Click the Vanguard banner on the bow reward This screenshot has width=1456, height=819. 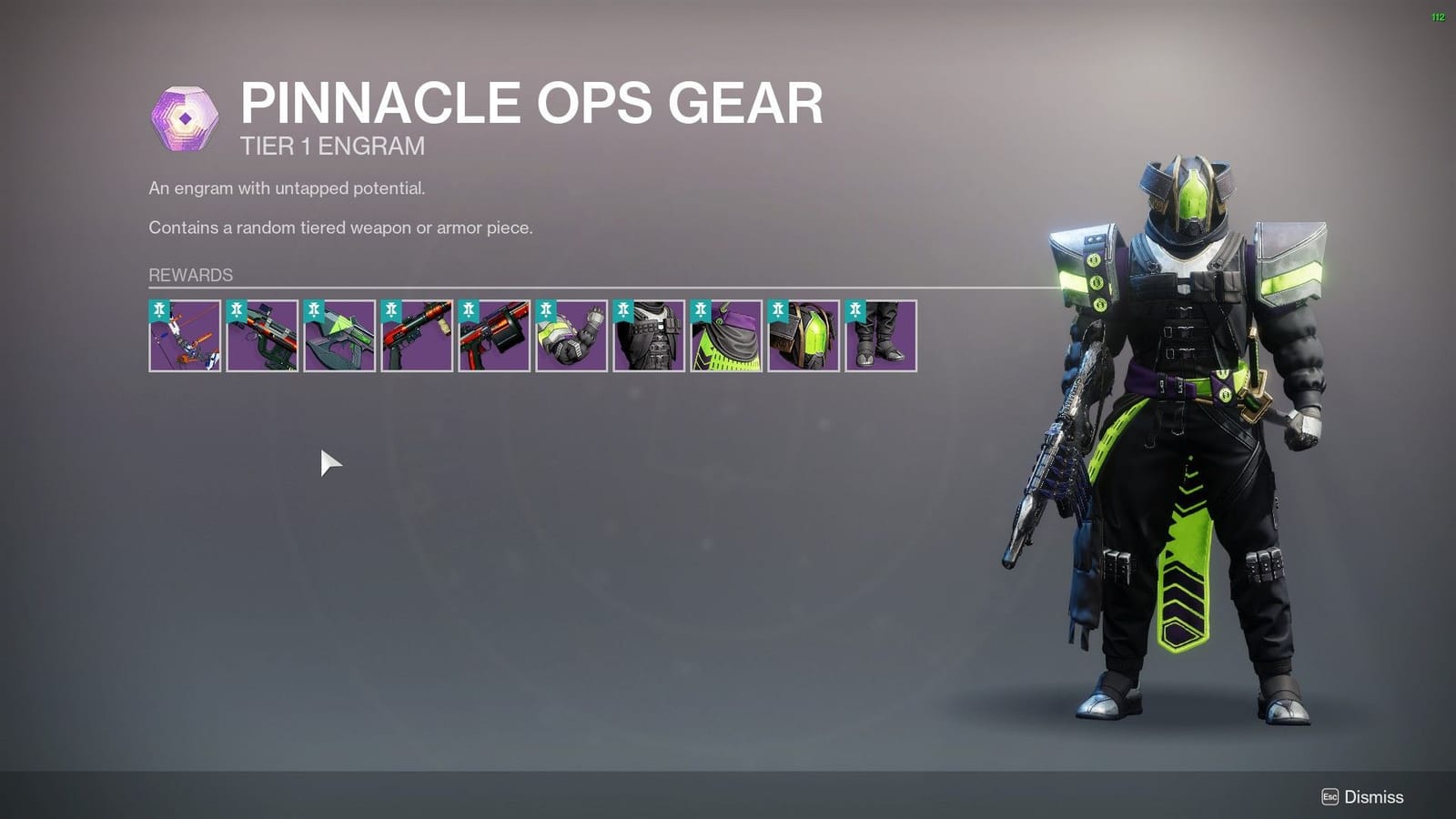click(x=157, y=310)
